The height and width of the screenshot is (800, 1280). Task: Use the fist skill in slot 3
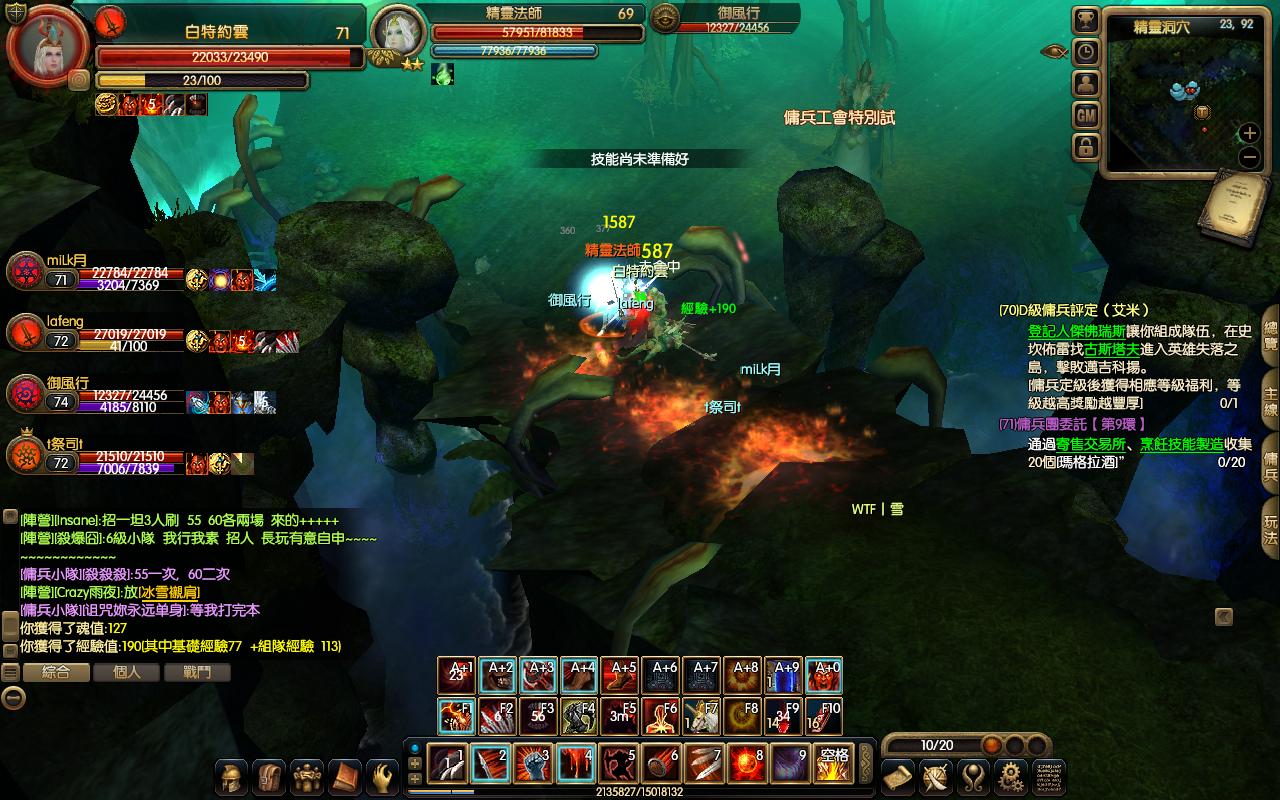pos(533,763)
